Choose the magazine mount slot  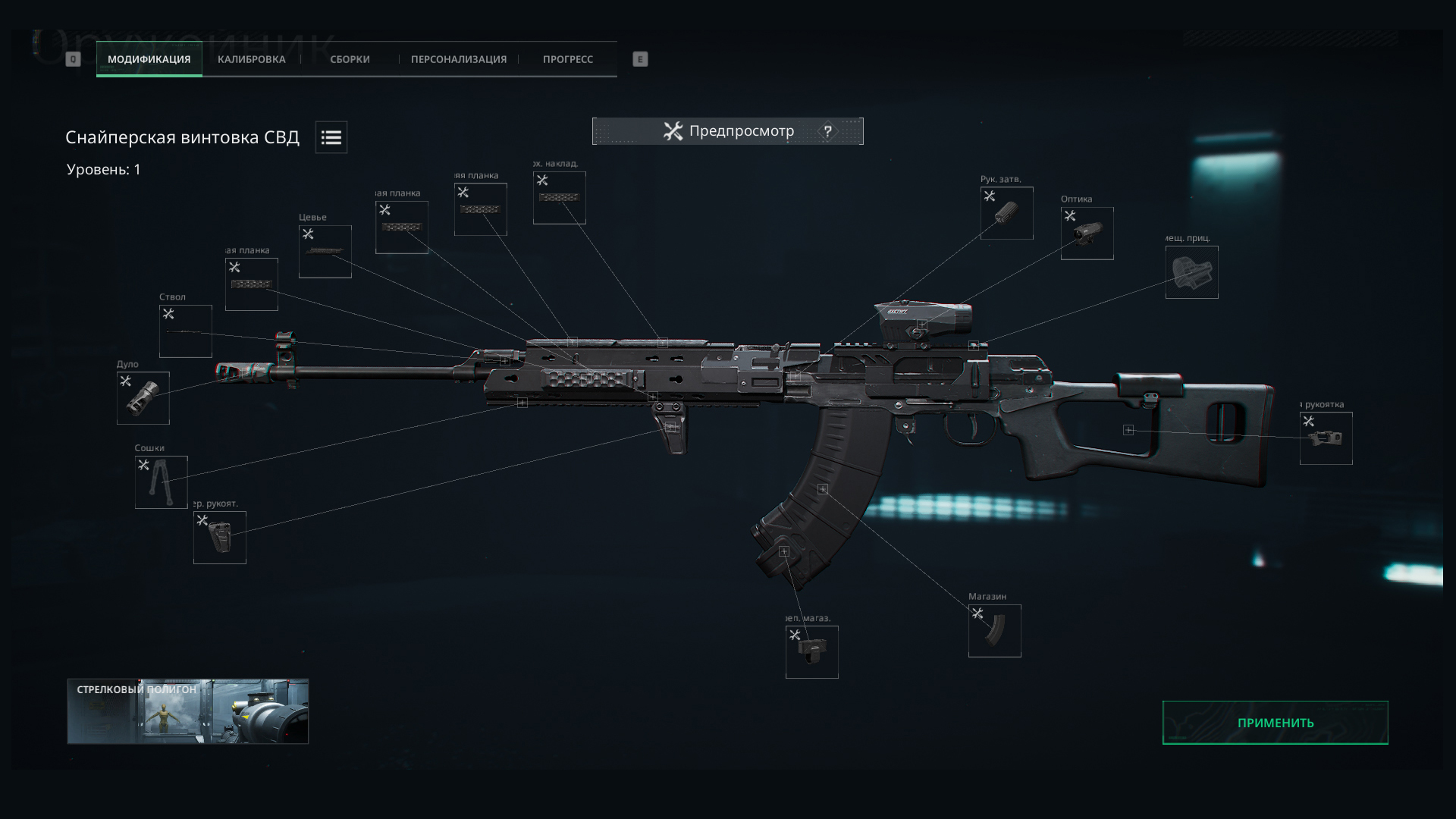811,652
